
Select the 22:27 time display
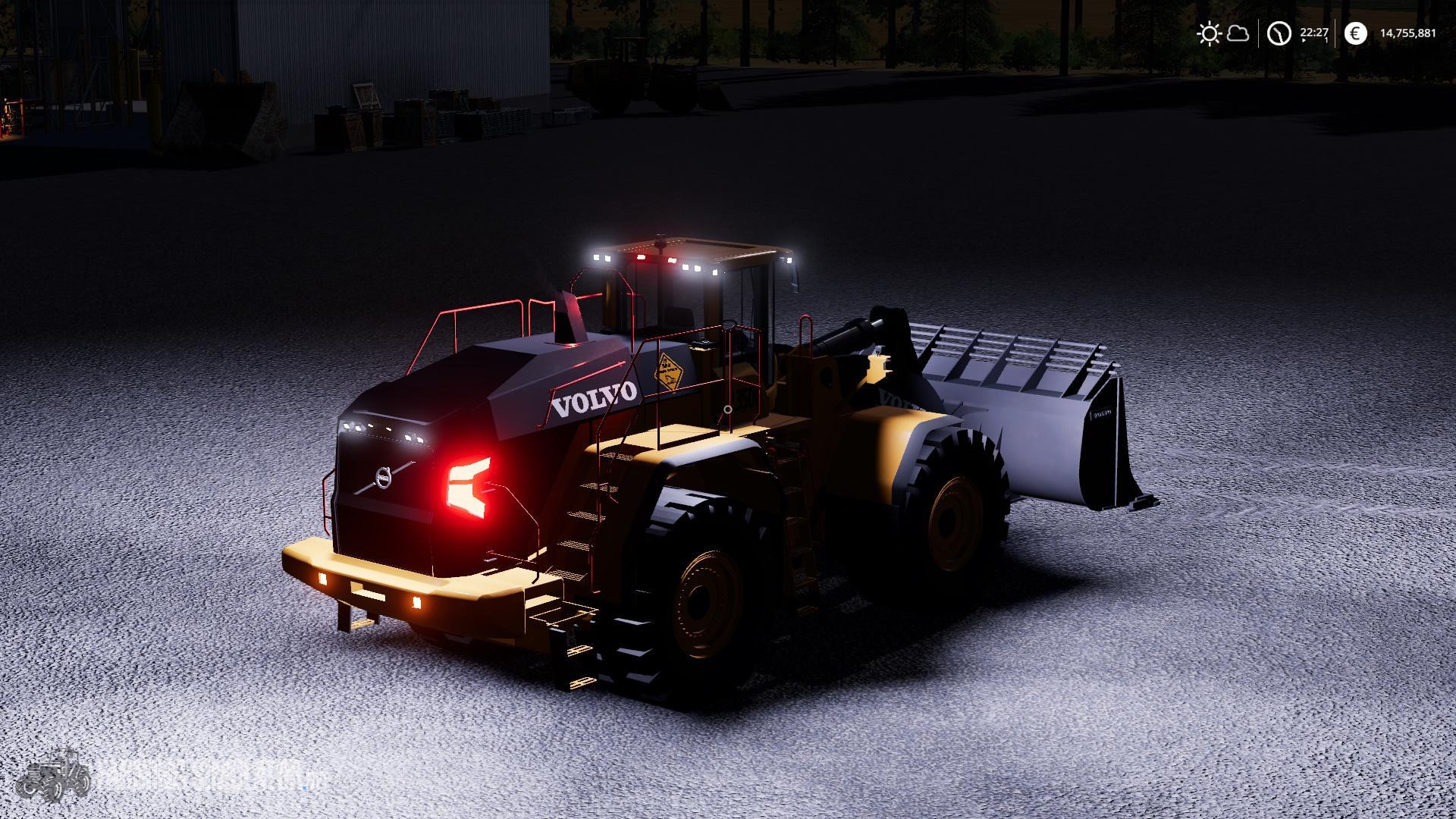(1314, 32)
